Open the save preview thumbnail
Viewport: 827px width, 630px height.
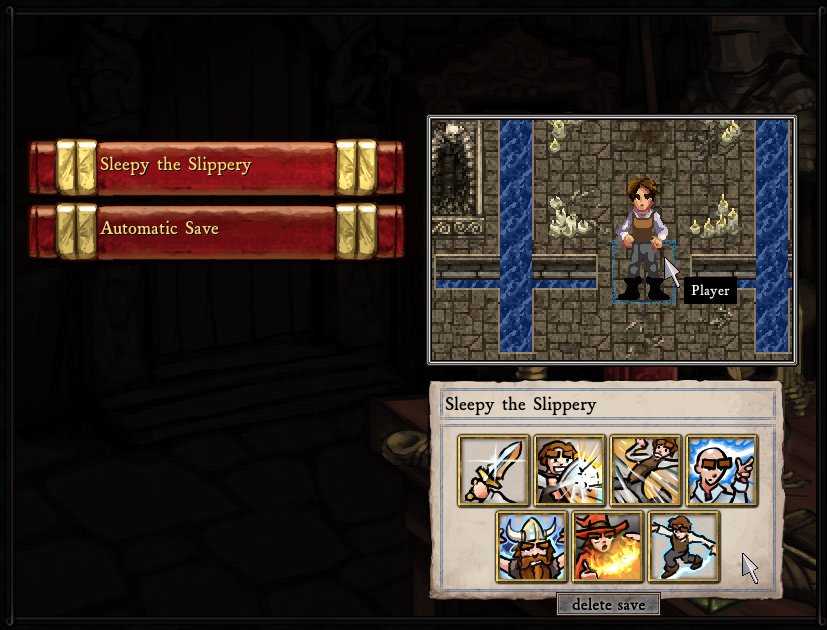click(x=612, y=239)
